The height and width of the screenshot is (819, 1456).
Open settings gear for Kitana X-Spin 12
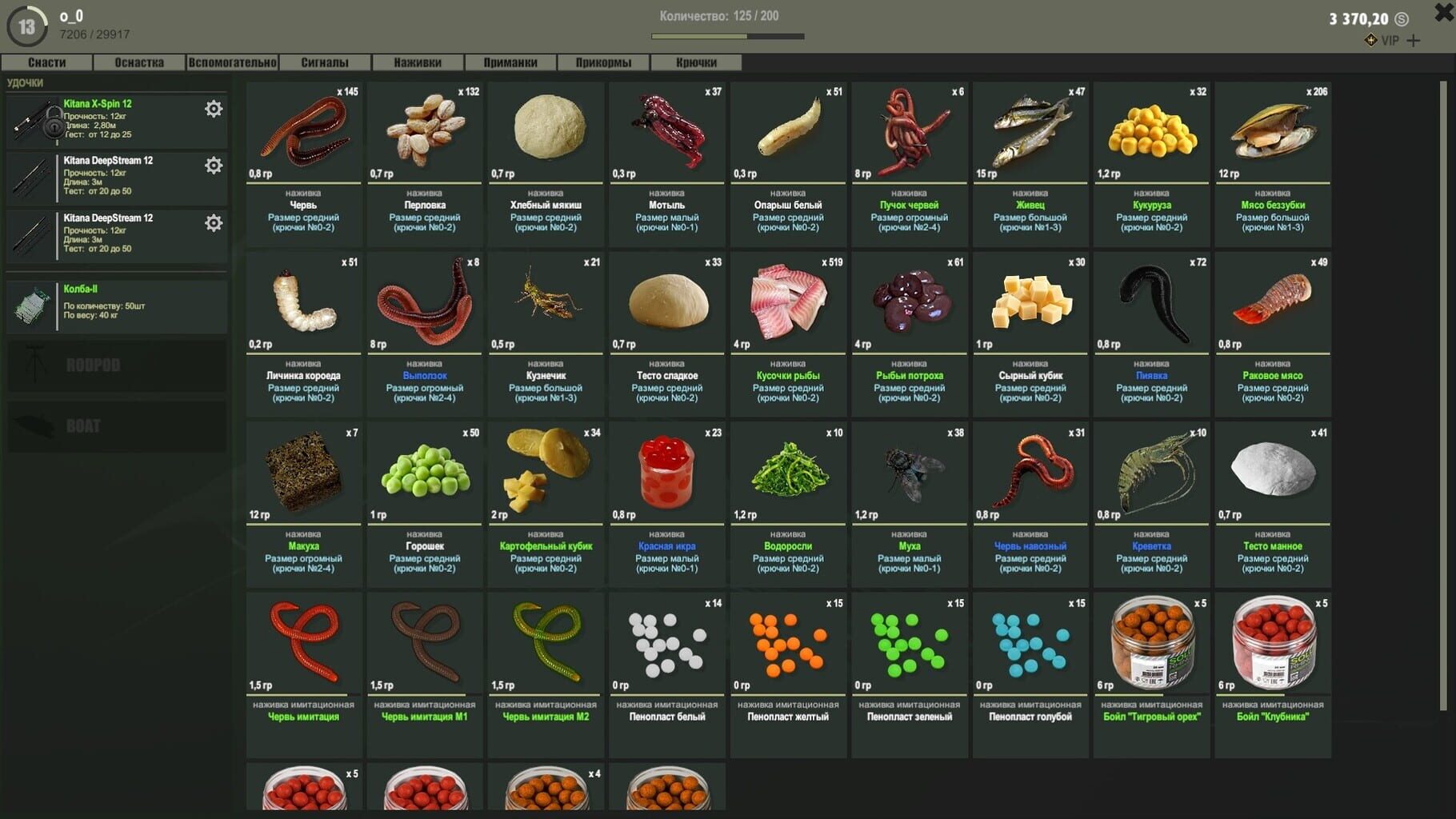pyautogui.click(x=214, y=109)
